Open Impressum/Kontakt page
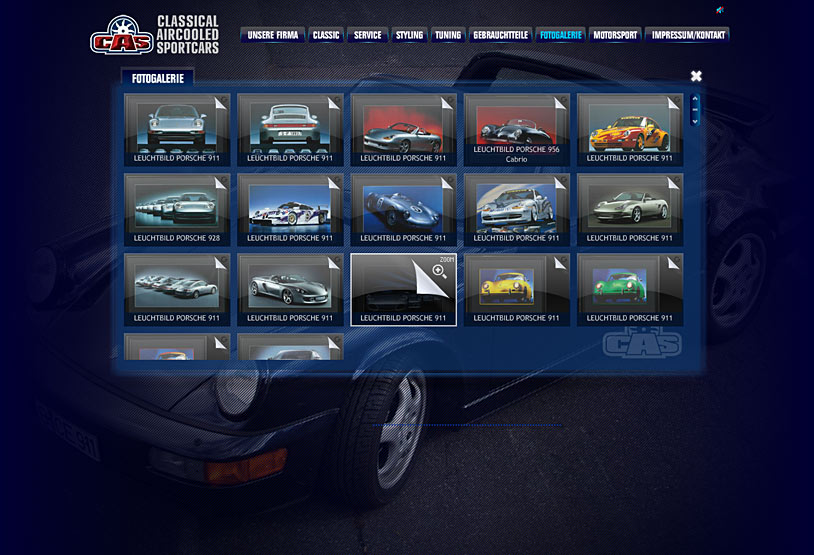The width and height of the screenshot is (814, 555). [688, 35]
